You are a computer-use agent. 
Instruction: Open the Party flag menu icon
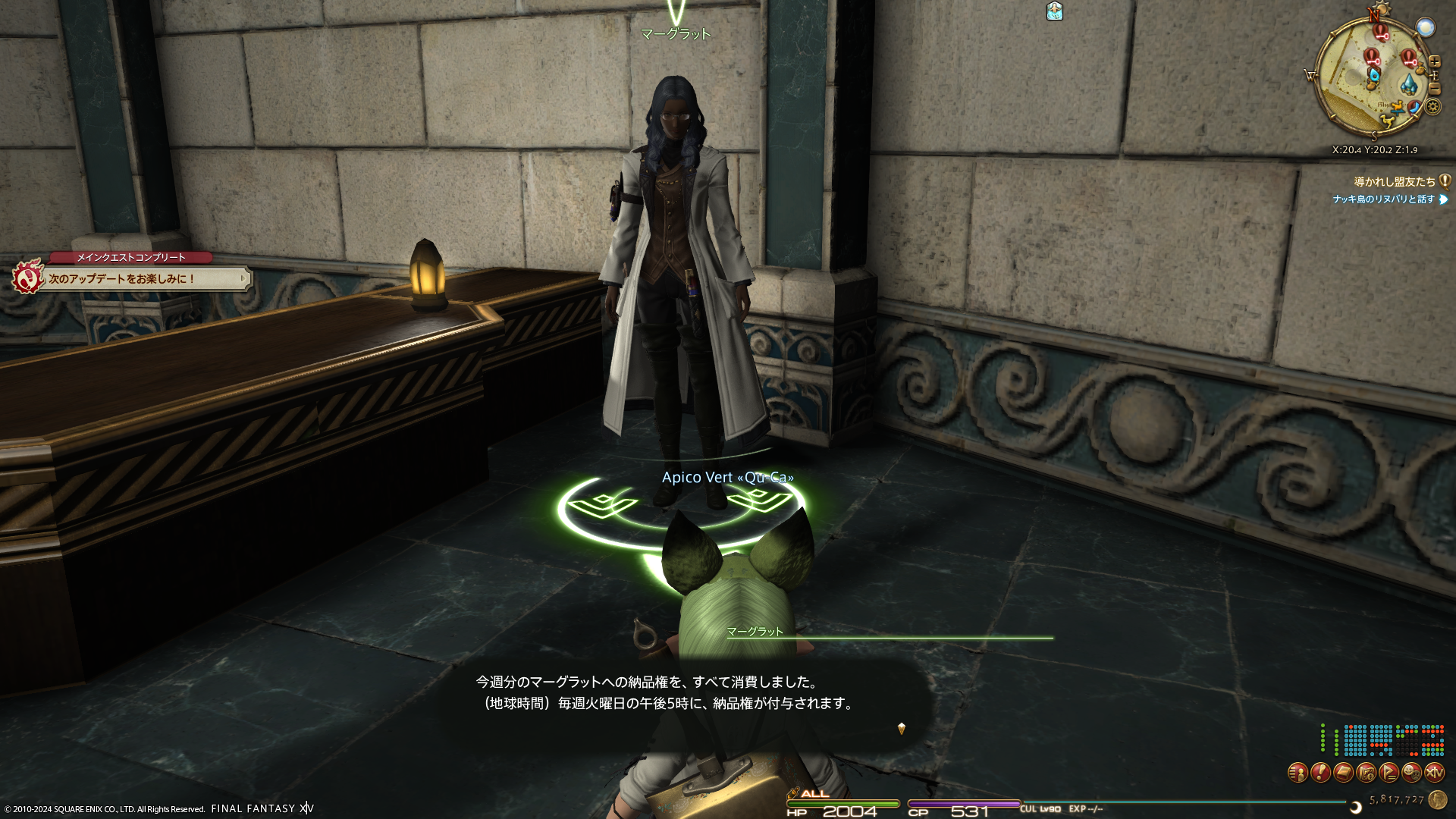coord(1389,773)
